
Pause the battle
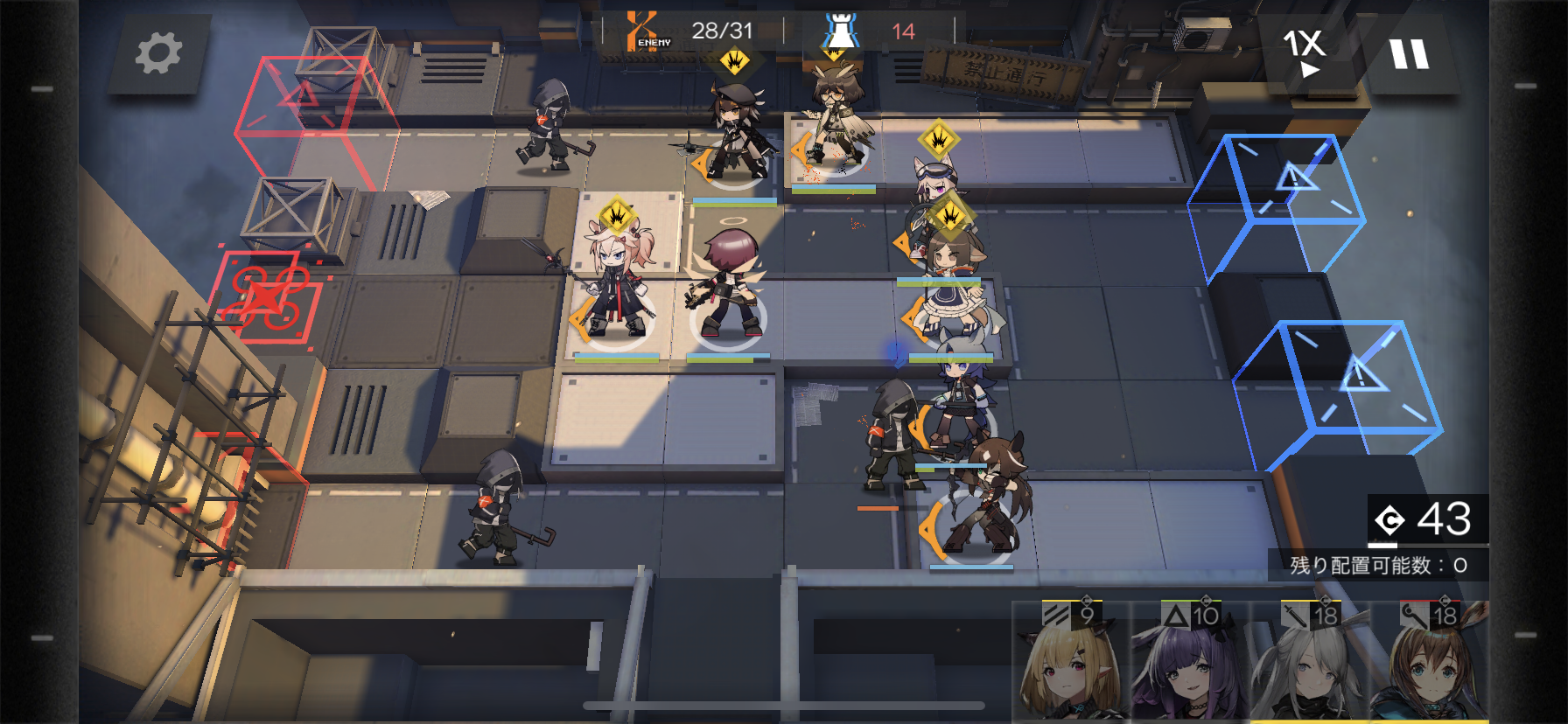coord(1409,54)
